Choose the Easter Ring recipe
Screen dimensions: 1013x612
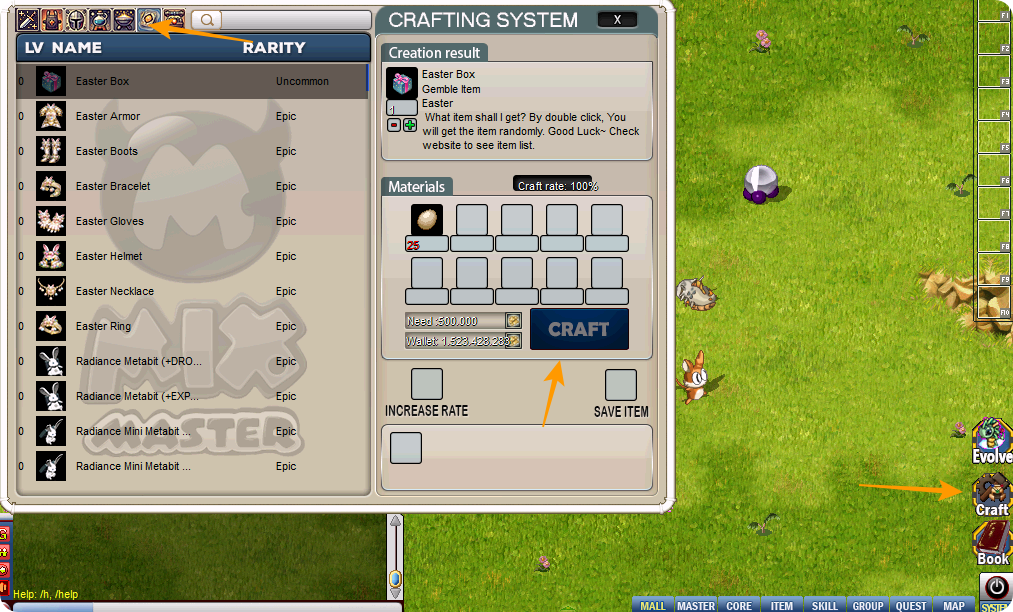coord(192,326)
